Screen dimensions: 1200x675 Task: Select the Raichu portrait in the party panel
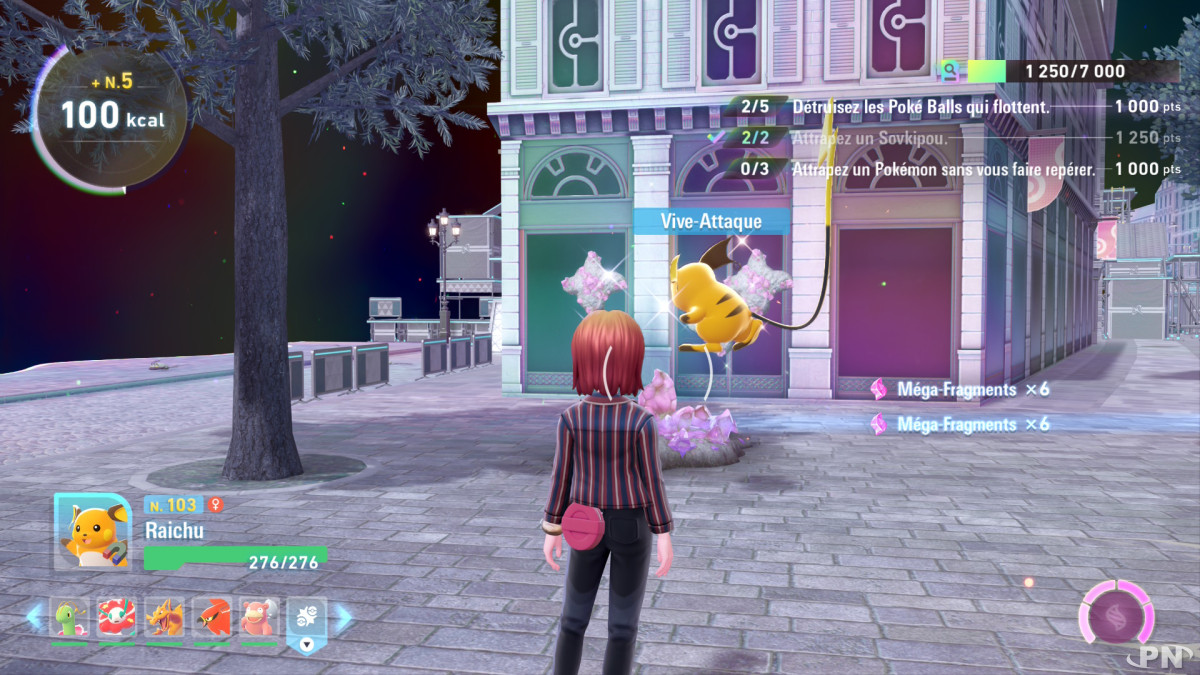click(92, 532)
